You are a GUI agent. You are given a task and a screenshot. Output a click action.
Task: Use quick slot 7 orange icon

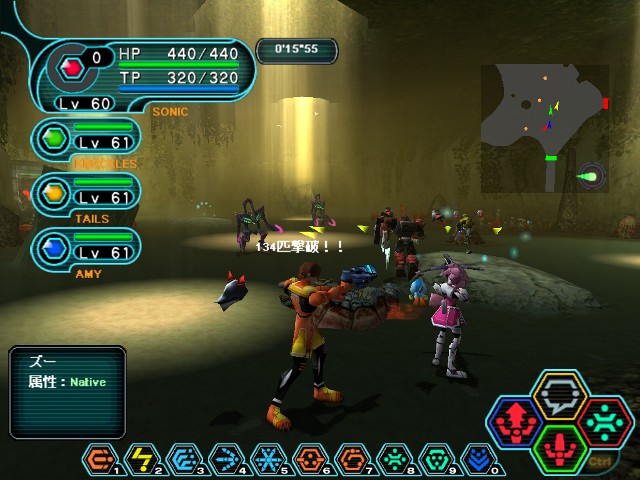coord(352,461)
